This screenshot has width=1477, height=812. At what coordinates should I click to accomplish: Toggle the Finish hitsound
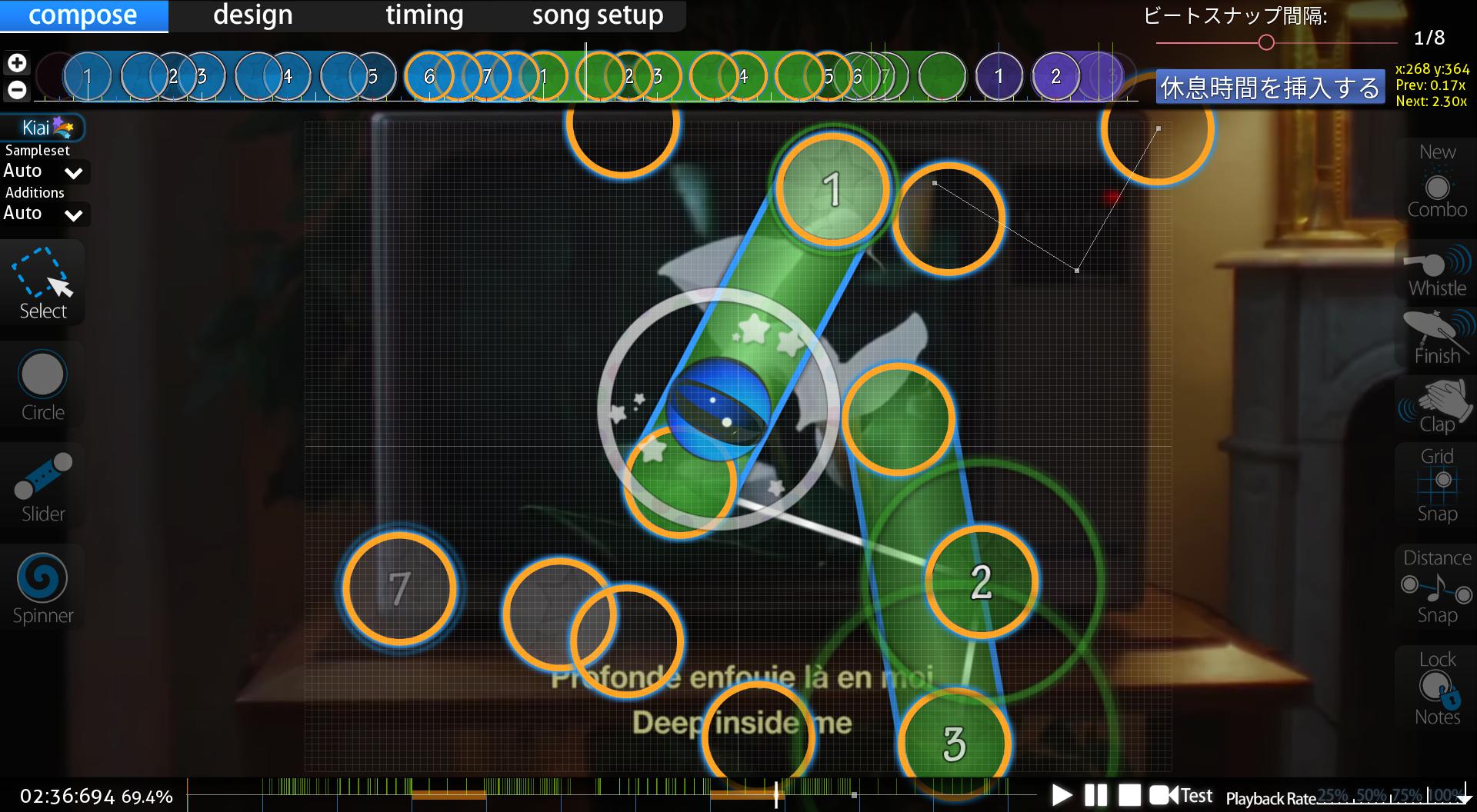tap(1436, 338)
